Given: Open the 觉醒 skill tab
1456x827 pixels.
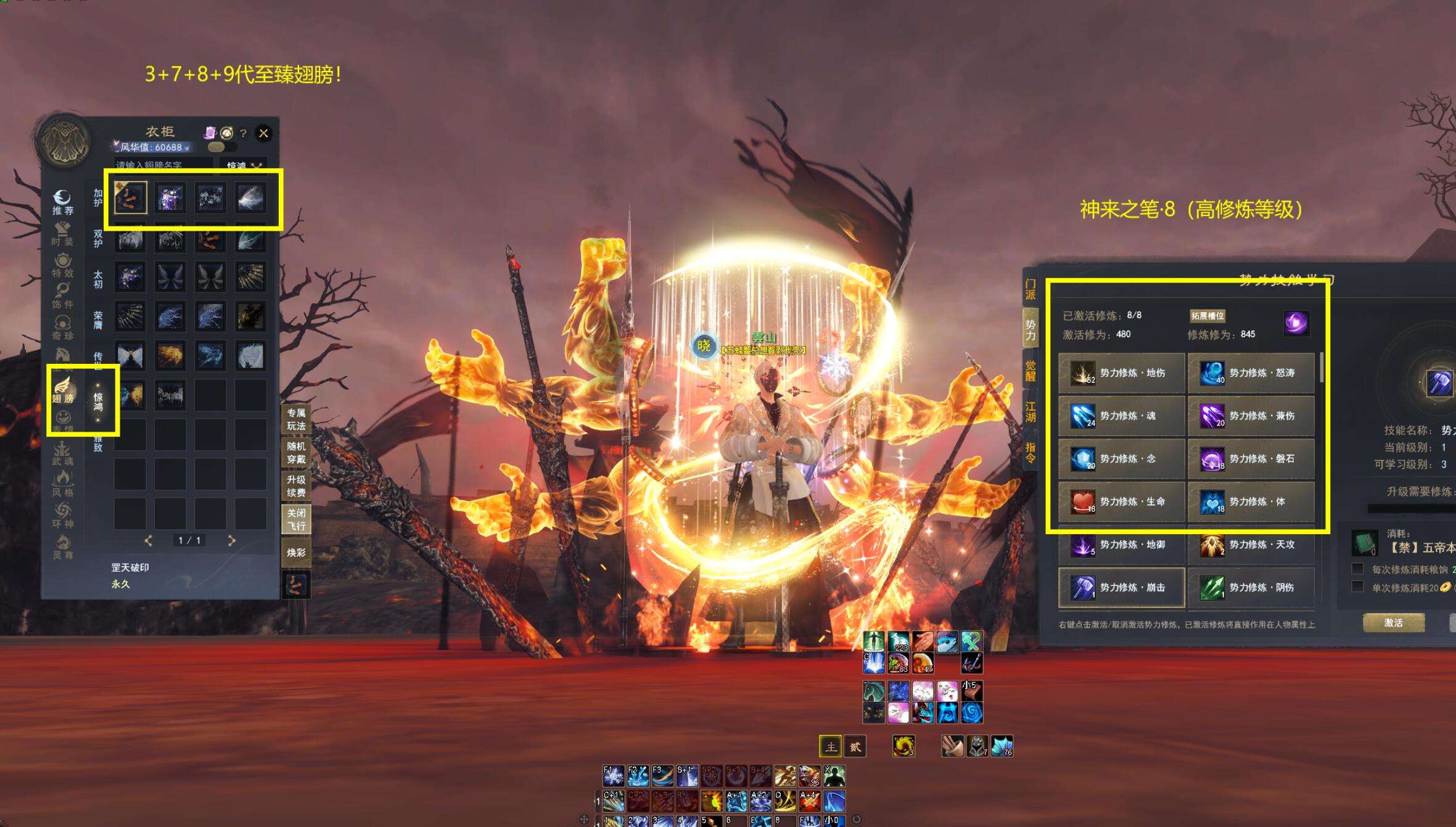Looking at the screenshot, I should [1030, 371].
